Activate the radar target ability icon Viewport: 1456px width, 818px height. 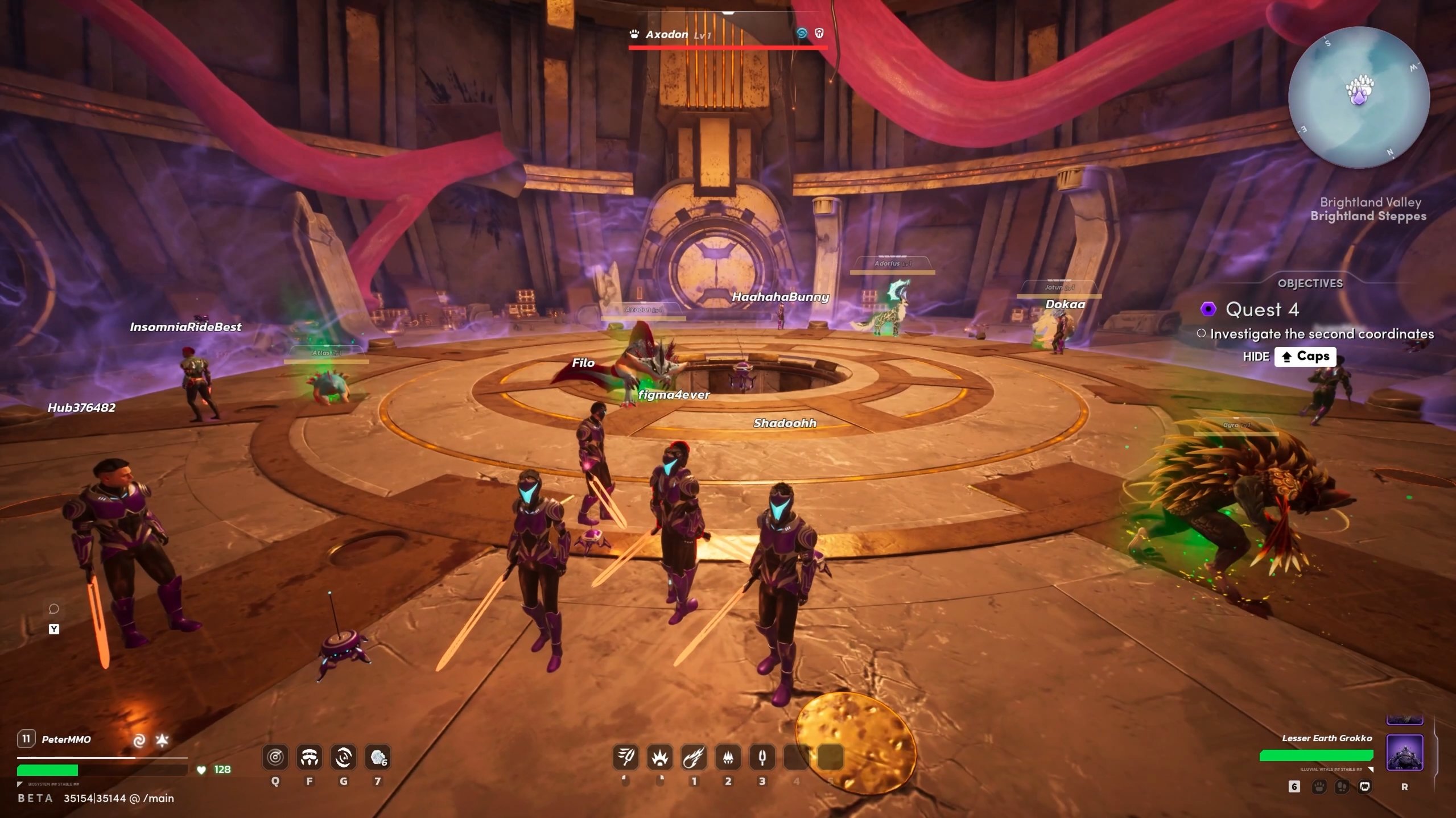pyautogui.click(x=275, y=757)
